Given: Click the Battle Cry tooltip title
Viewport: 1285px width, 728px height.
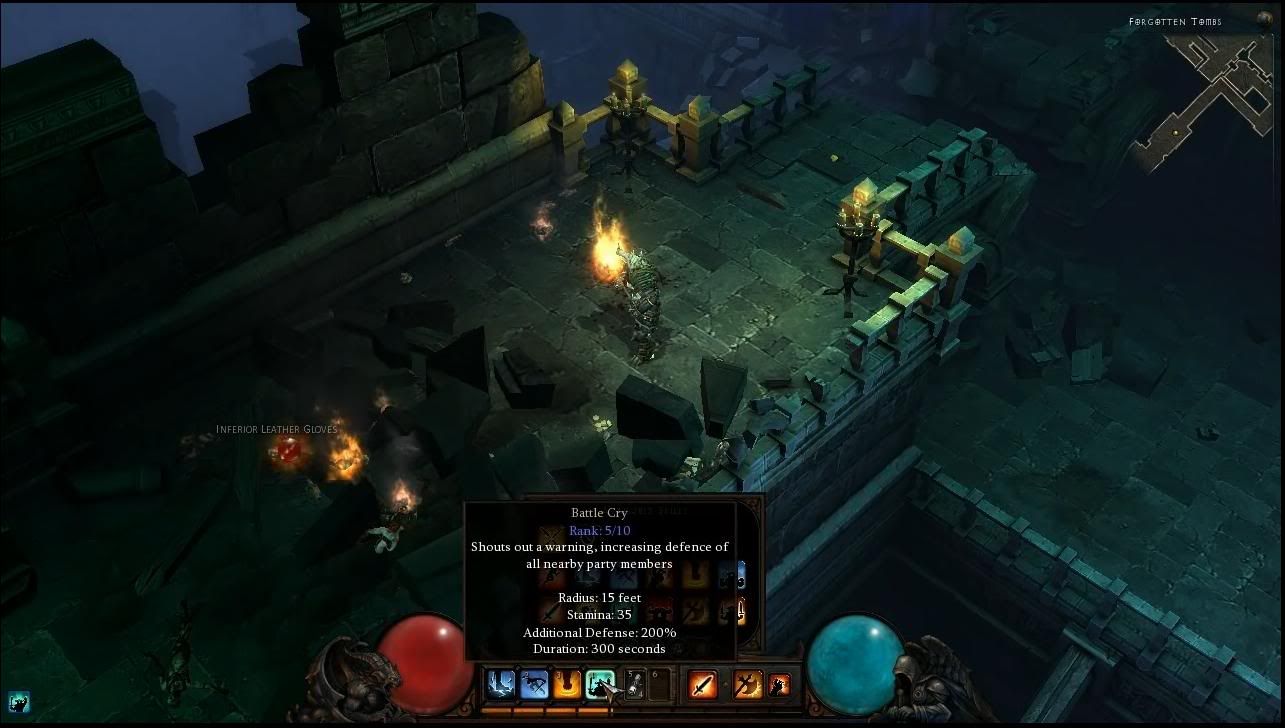Looking at the screenshot, I should pos(599,512).
